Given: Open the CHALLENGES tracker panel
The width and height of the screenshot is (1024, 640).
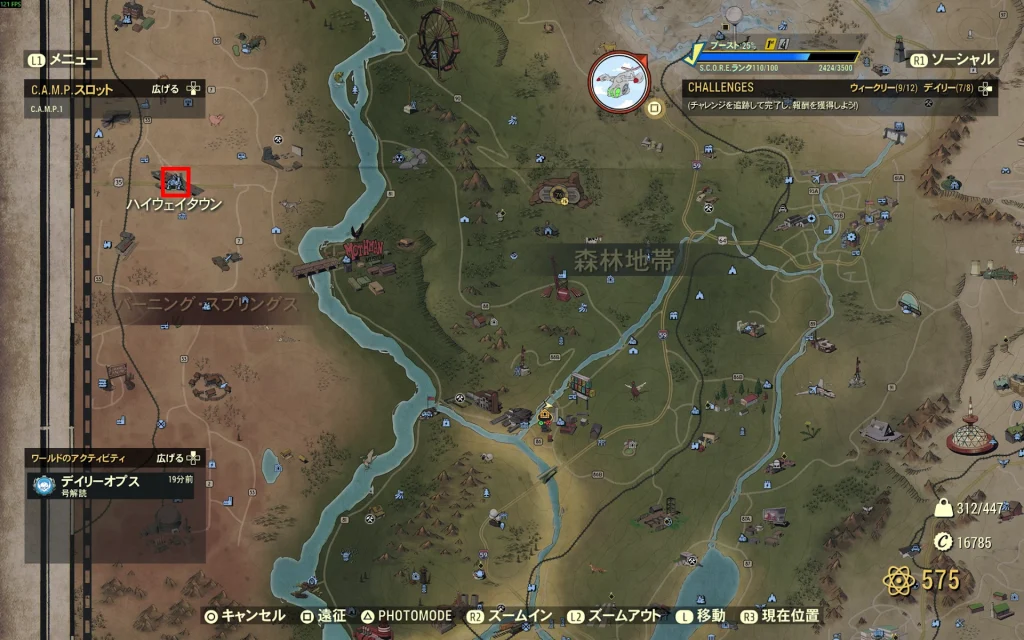Looking at the screenshot, I should click(721, 88).
